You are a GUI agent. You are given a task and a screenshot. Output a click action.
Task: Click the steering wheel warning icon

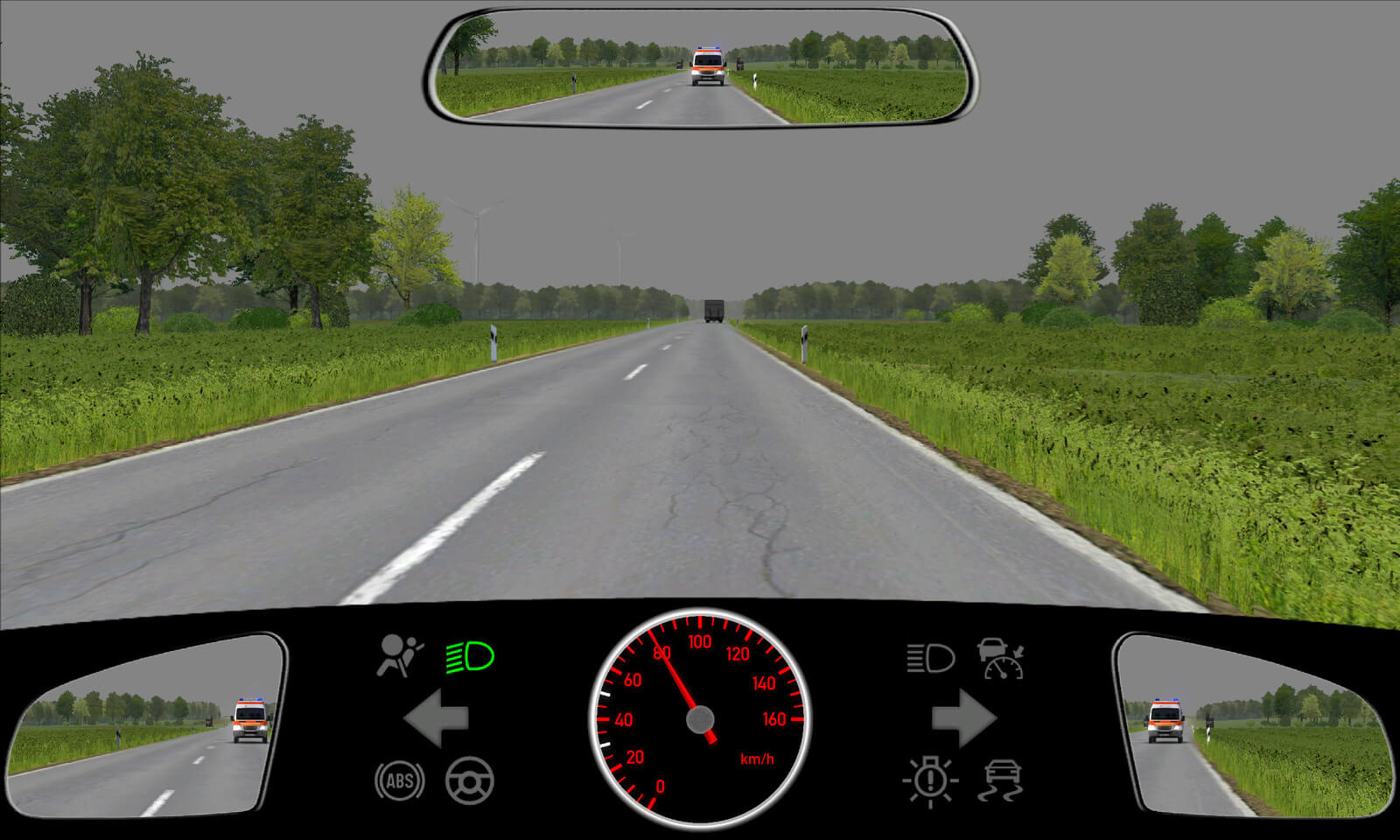point(470,780)
